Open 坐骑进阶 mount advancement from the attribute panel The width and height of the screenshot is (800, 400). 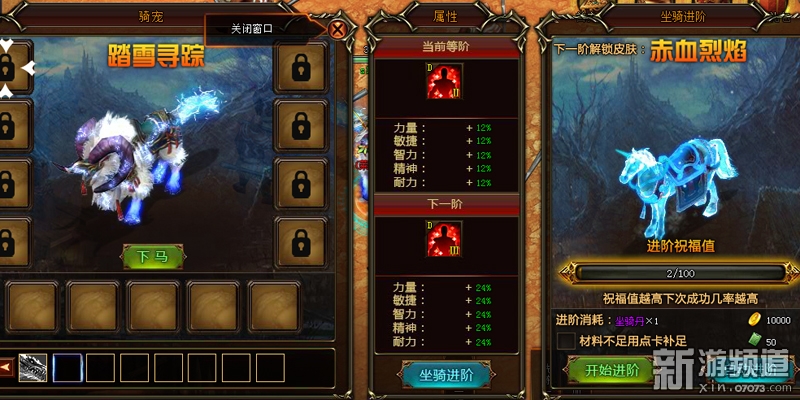click(445, 374)
